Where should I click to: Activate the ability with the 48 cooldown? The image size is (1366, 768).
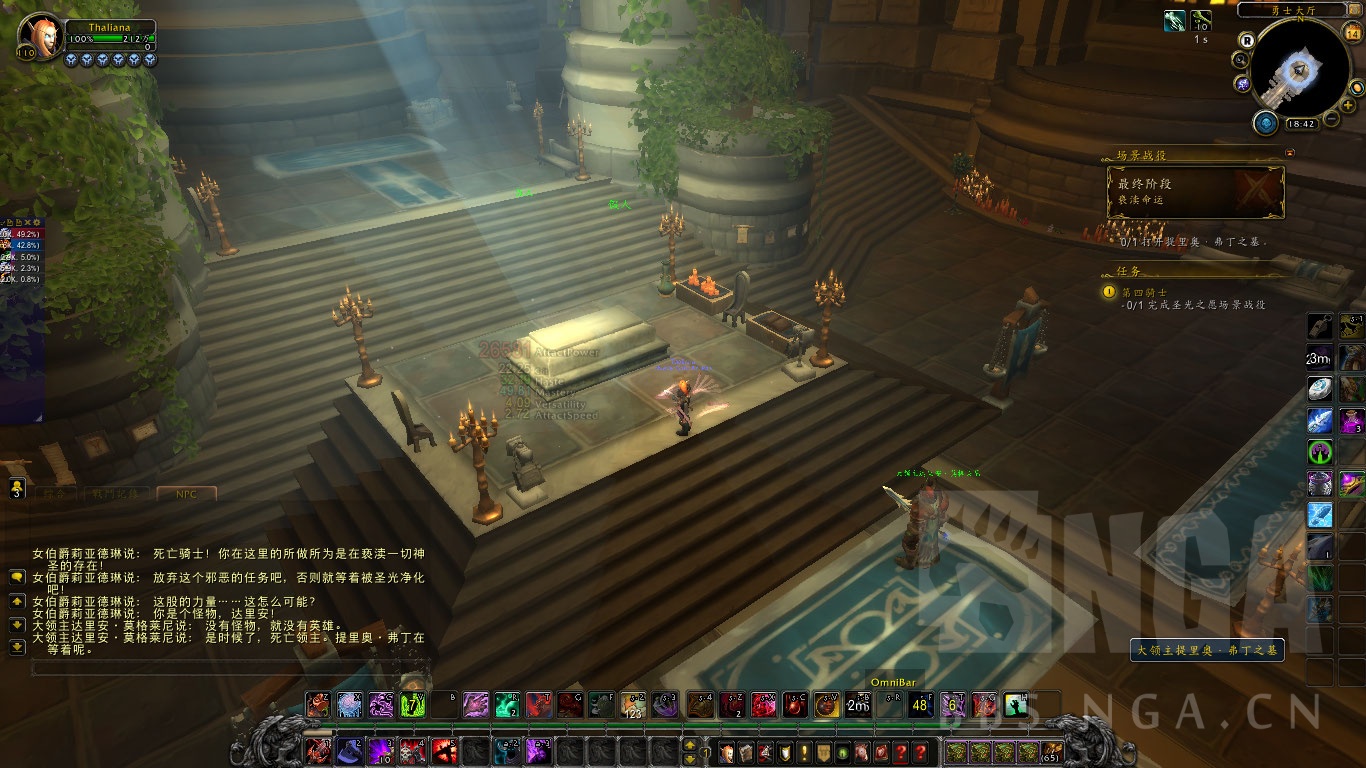920,705
